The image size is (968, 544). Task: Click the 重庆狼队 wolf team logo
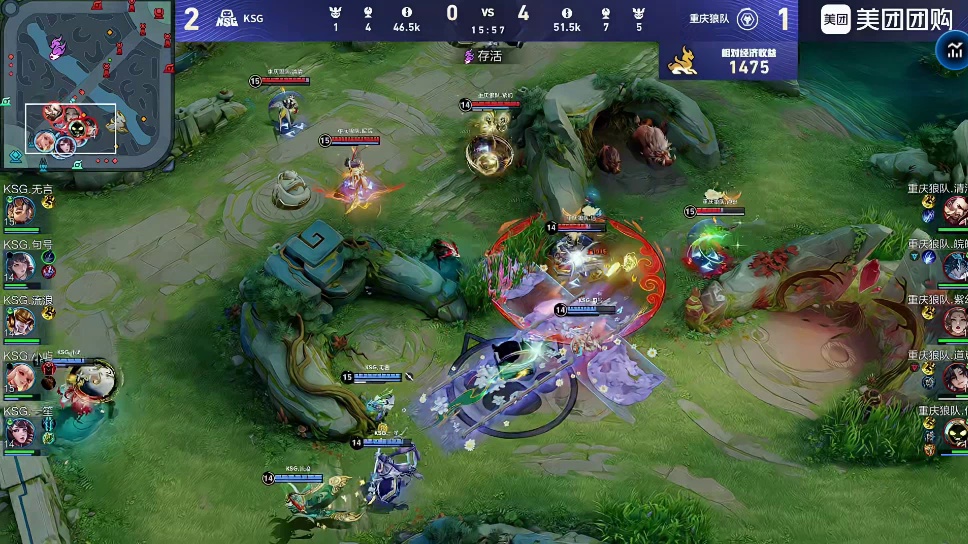coord(748,19)
